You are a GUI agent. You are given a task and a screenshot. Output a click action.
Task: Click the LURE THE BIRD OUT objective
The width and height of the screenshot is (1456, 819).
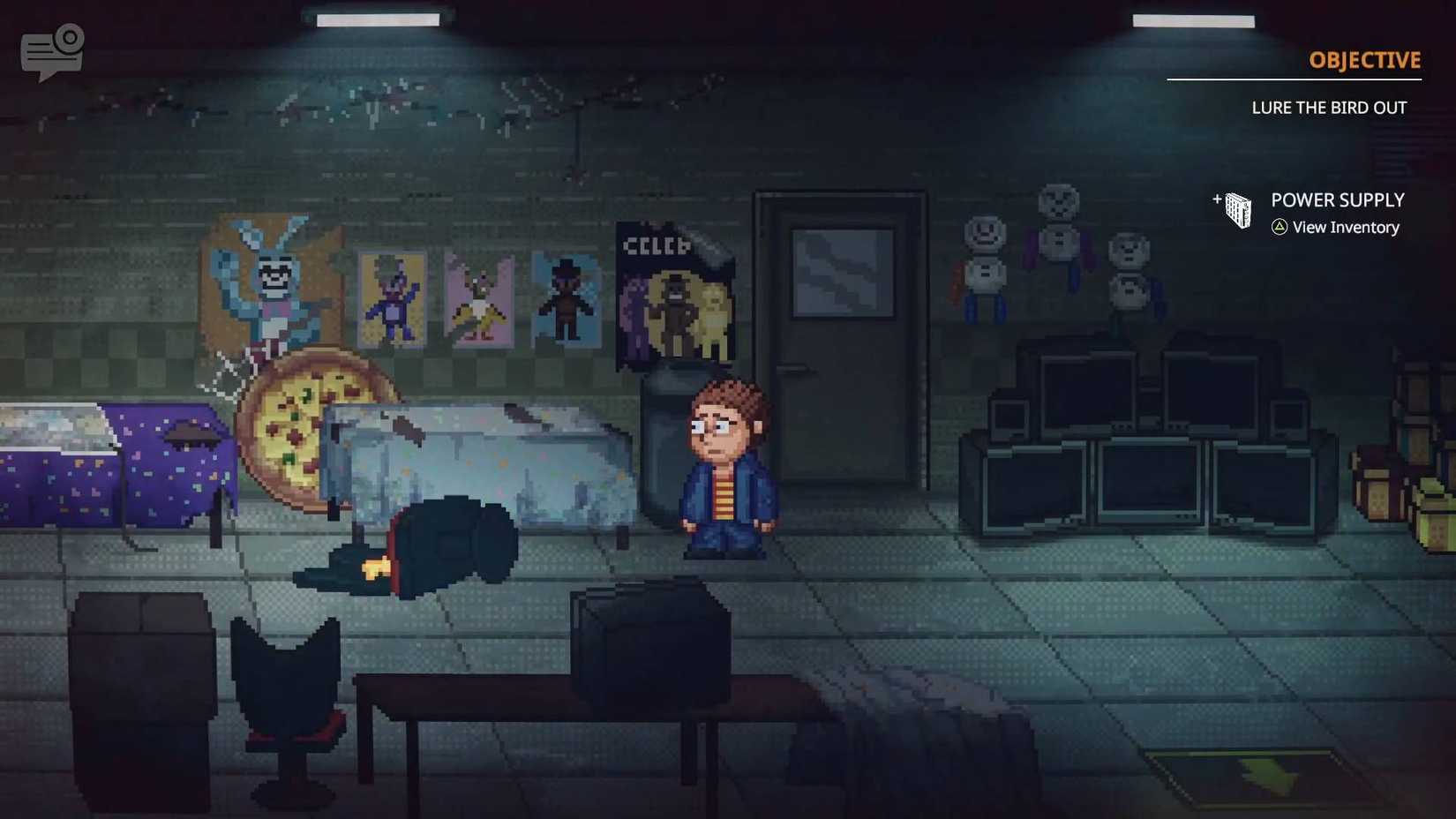(1329, 107)
